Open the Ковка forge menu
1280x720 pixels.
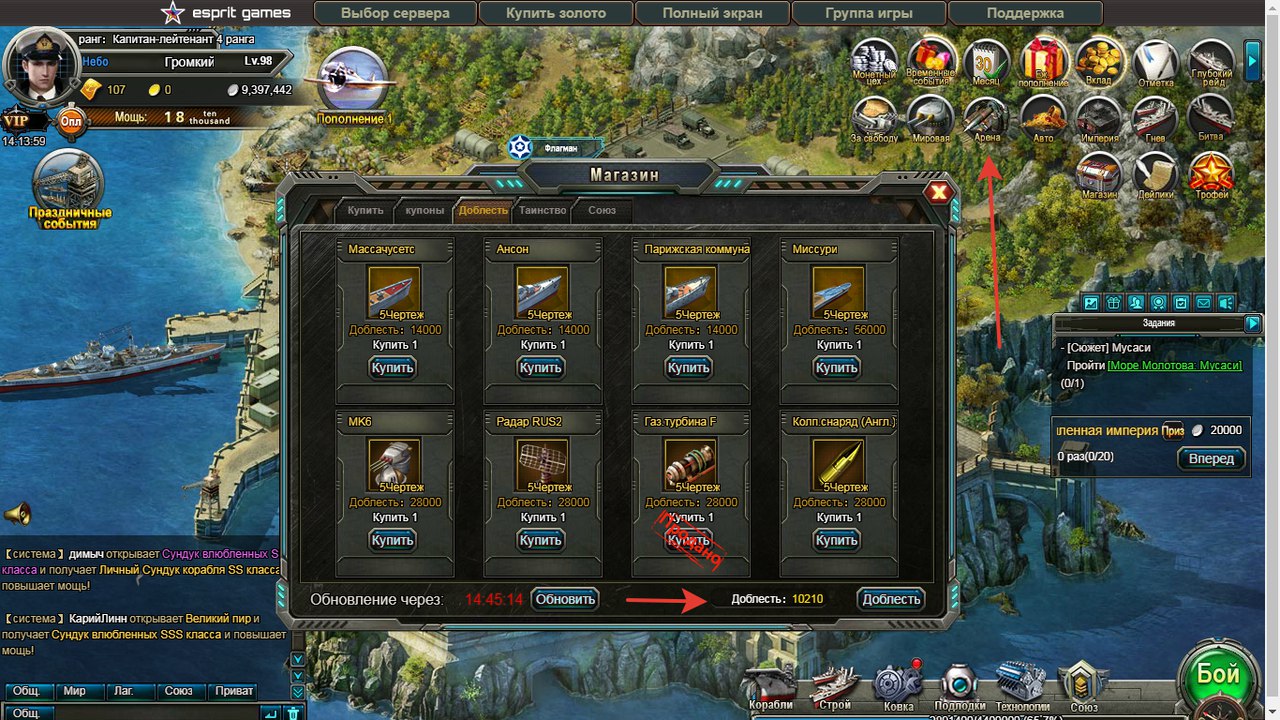tap(898, 686)
